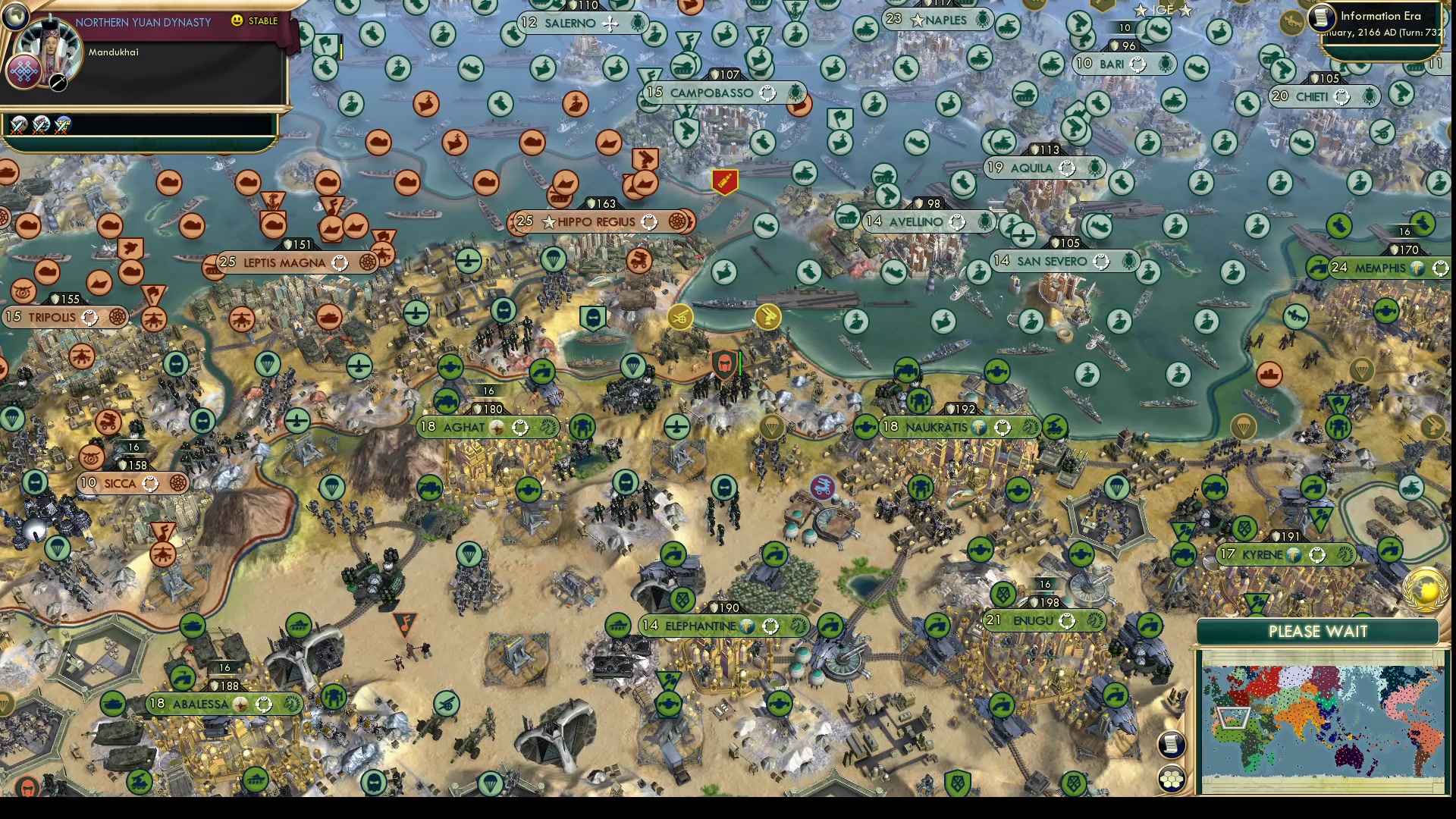Switch to strategic view with the hex icon
The image size is (1456, 819).
point(1171,780)
